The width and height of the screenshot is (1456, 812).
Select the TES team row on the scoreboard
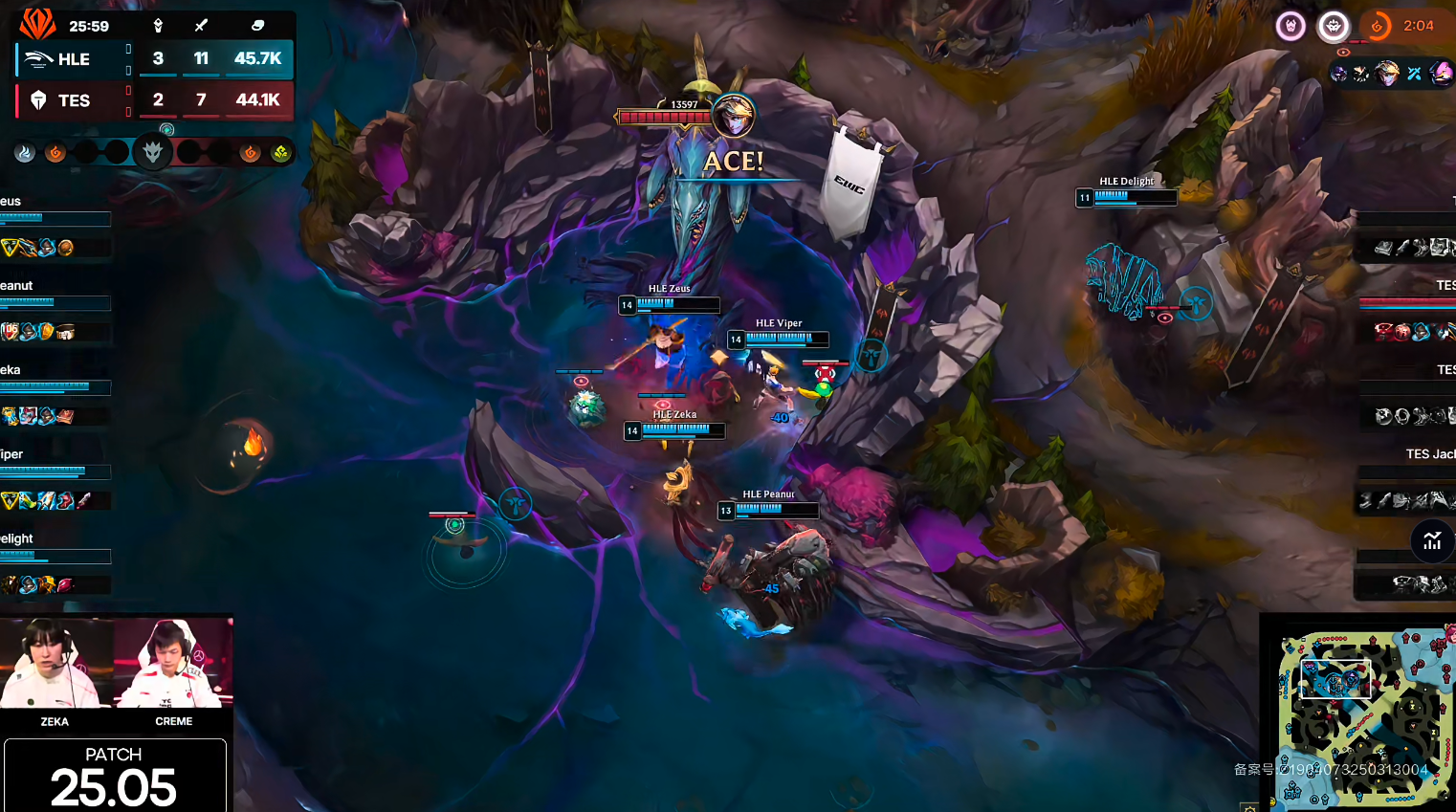(153, 100)
